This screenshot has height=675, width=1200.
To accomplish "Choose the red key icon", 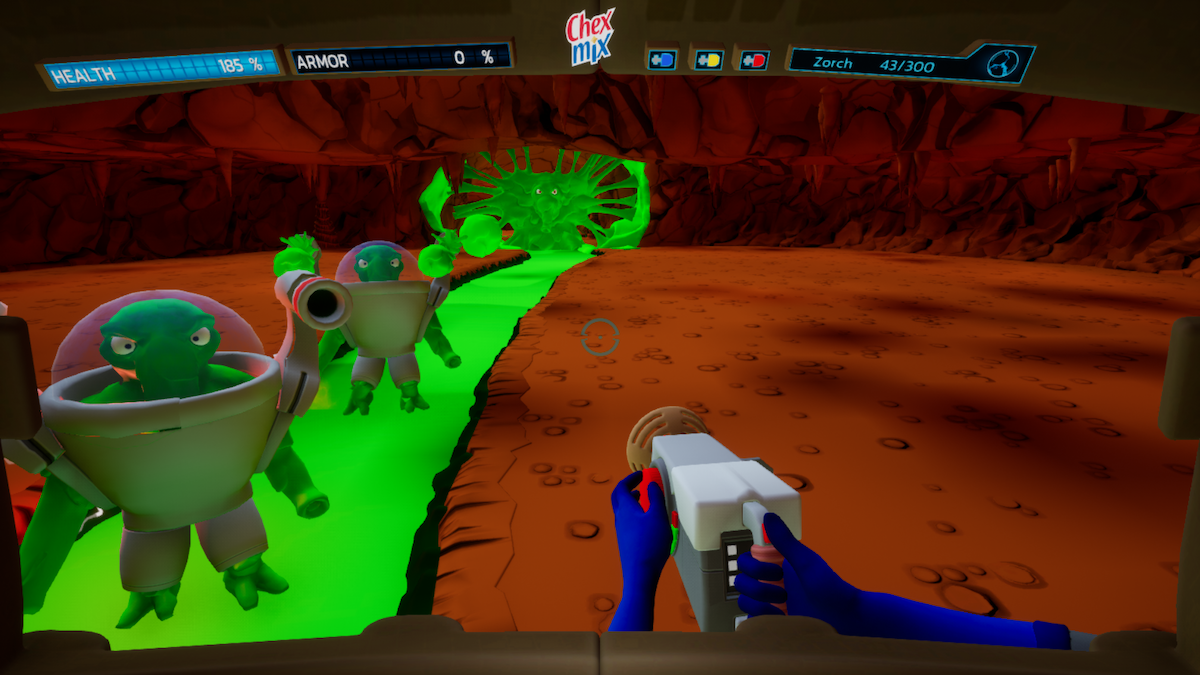I will 754,60.
